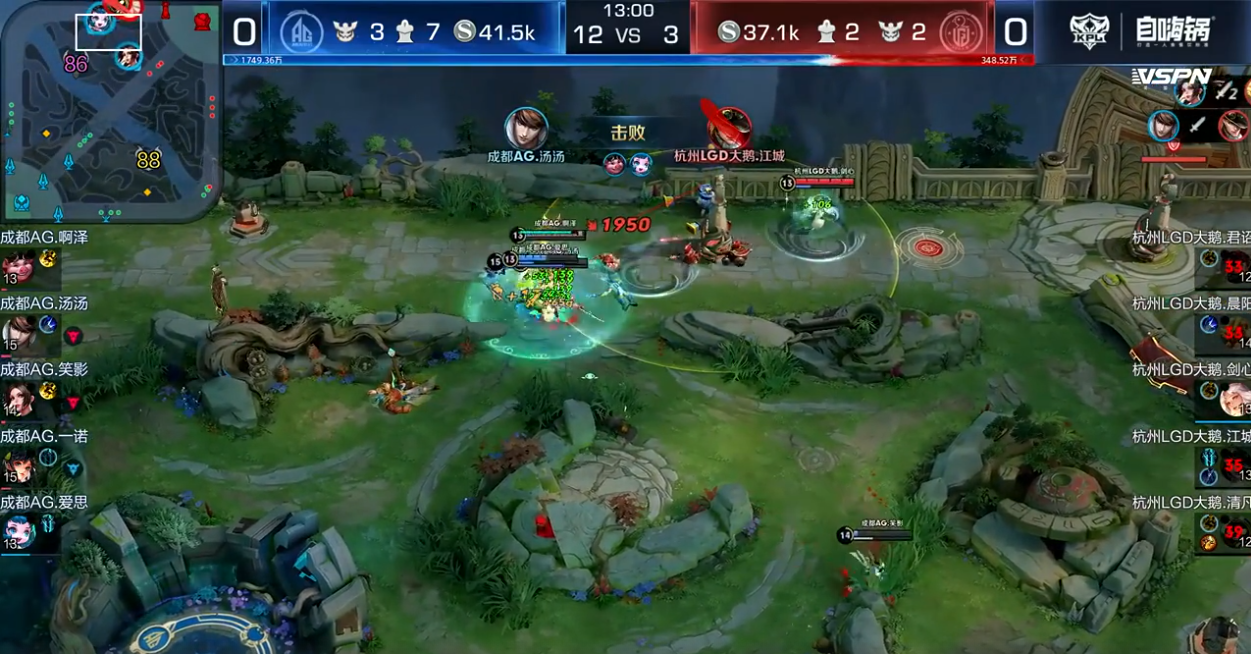Click the 击败 kill announcement banner

click(x=628, y=132)
